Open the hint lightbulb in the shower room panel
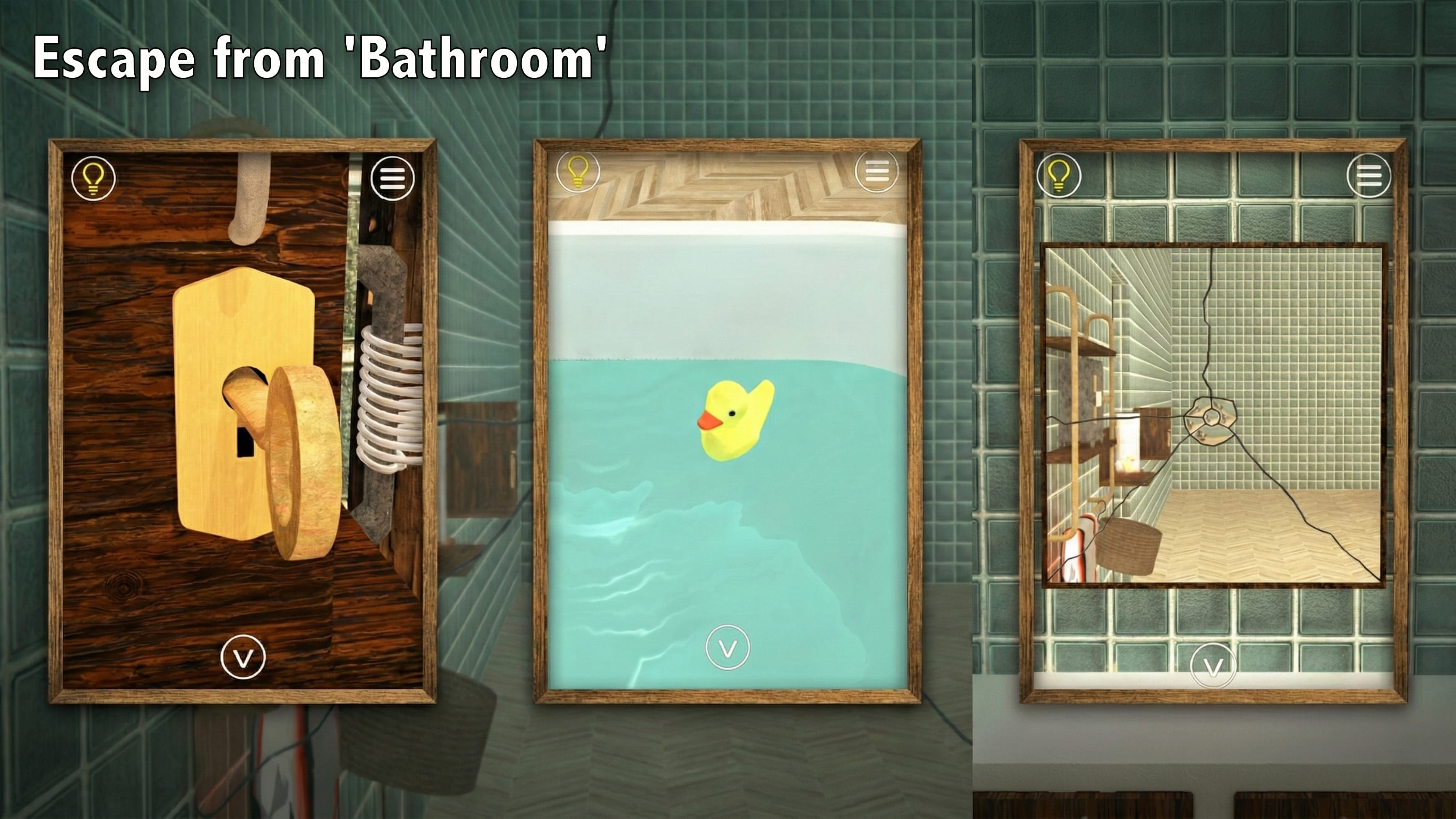The height and width of the screenshot is (819, 1456). point(1060,178)
